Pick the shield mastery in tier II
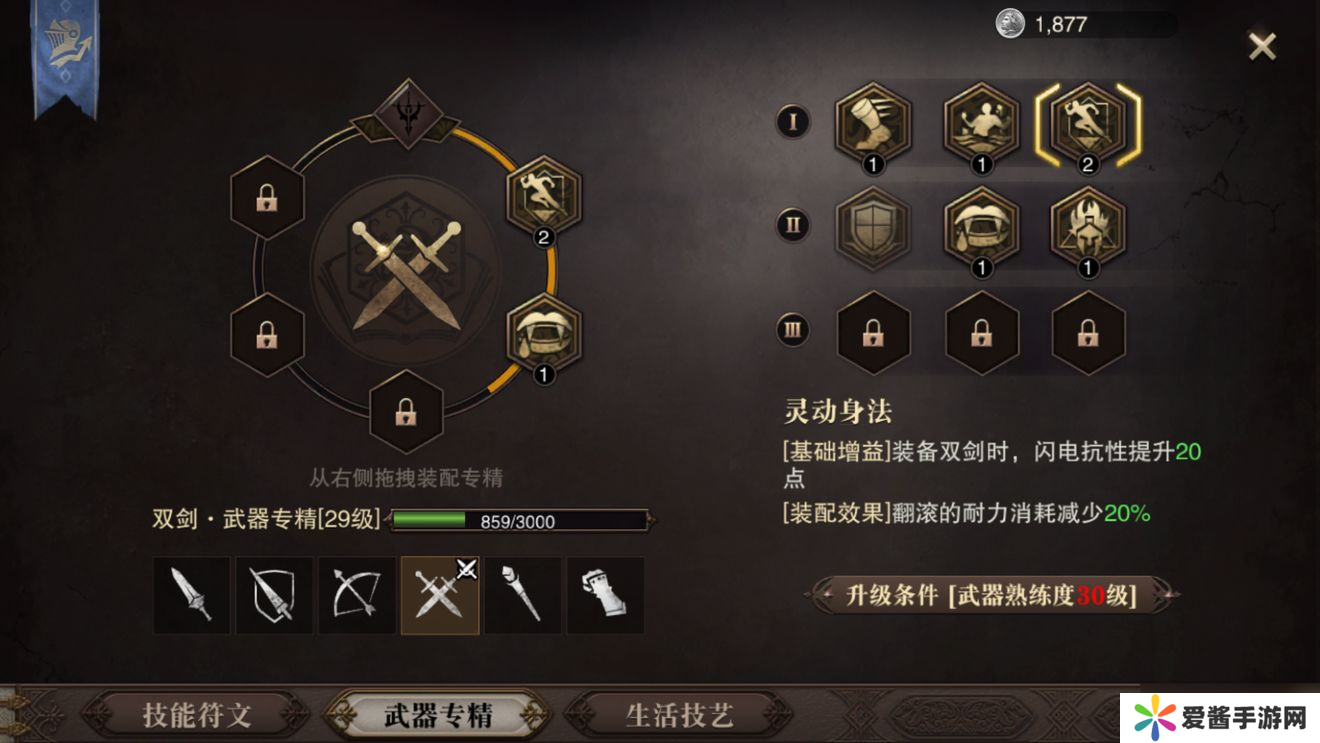 [873, 227]
